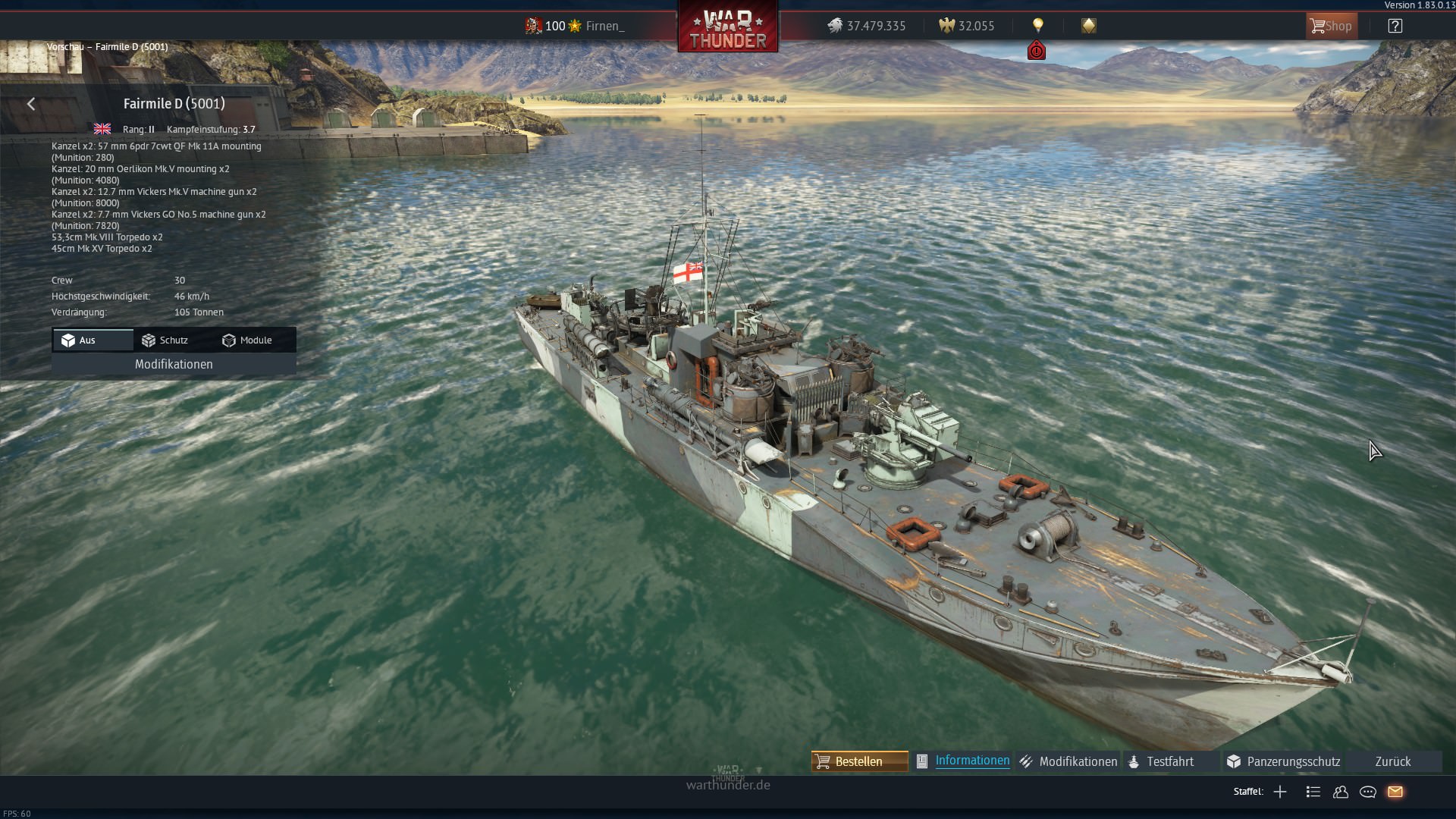Click the light bulb icon
The width and height of the screenshot is (1456, 819).
(1037, 26)
